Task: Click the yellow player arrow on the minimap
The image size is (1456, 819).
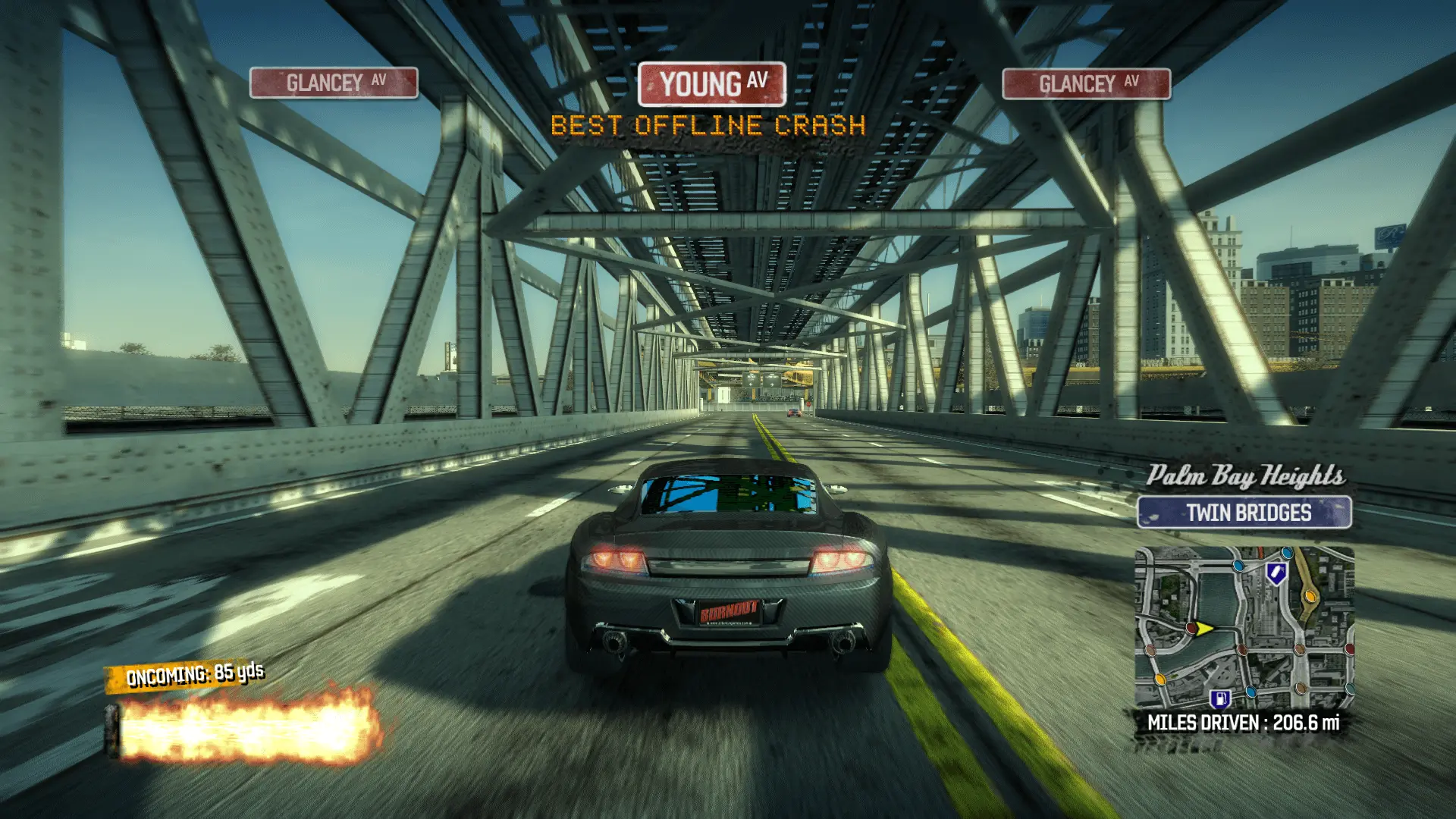Action: [1203, 629]
